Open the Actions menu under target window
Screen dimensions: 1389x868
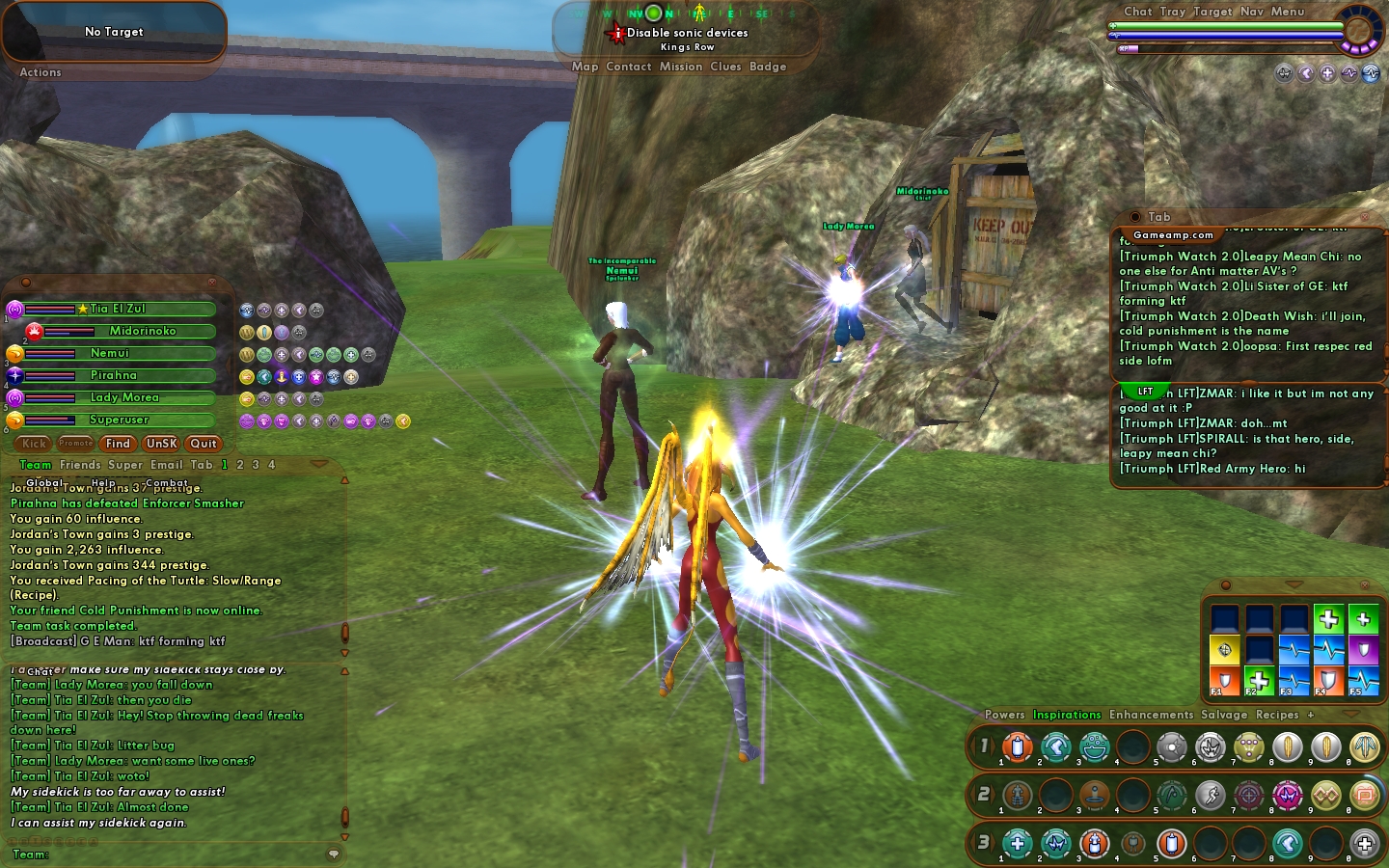[41, 72]
